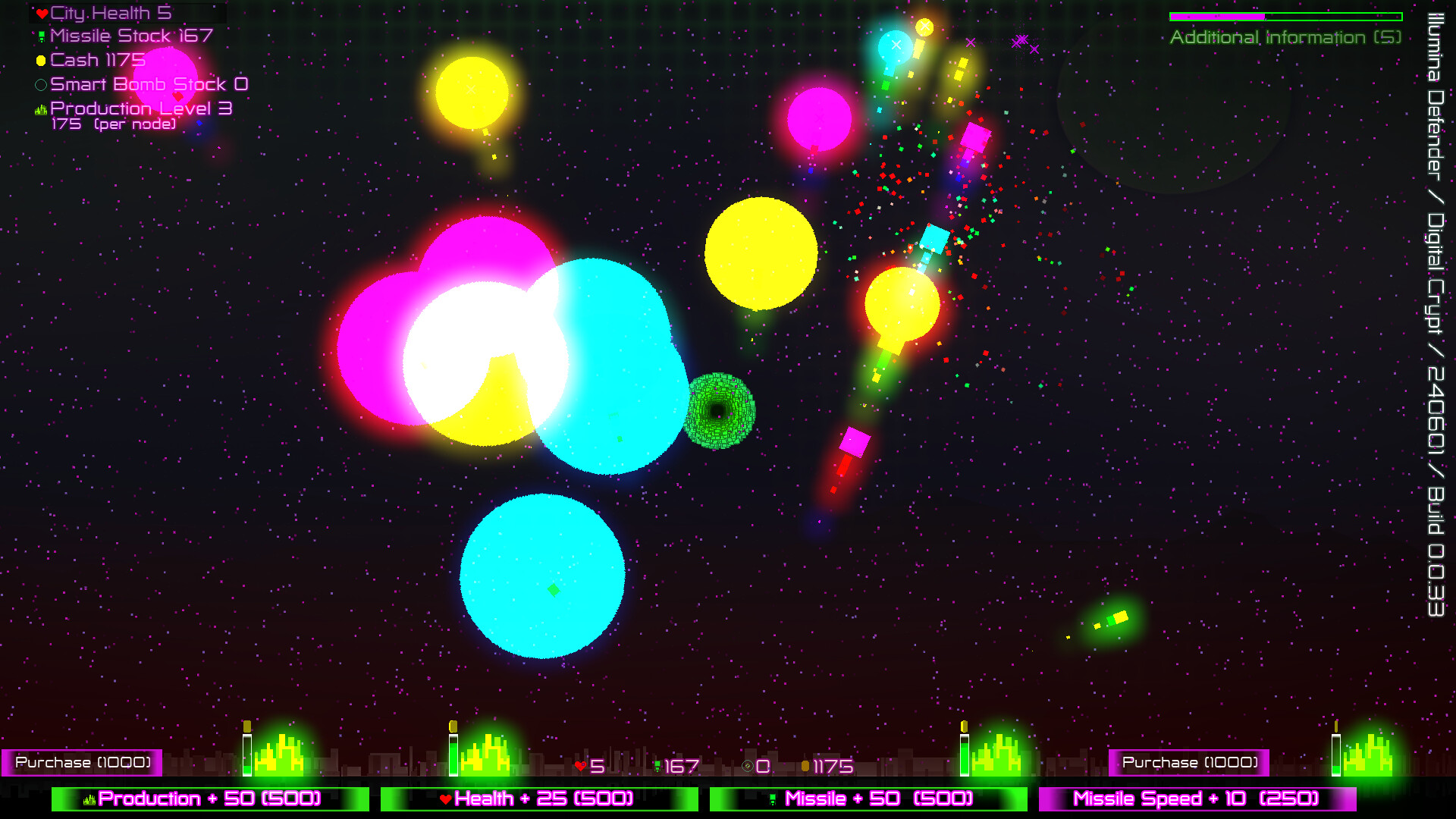Buy the Production + 50 (500) upgrade
This screenshot has width=1456, height=819.
pyautogui.click(x=210, y=799)
